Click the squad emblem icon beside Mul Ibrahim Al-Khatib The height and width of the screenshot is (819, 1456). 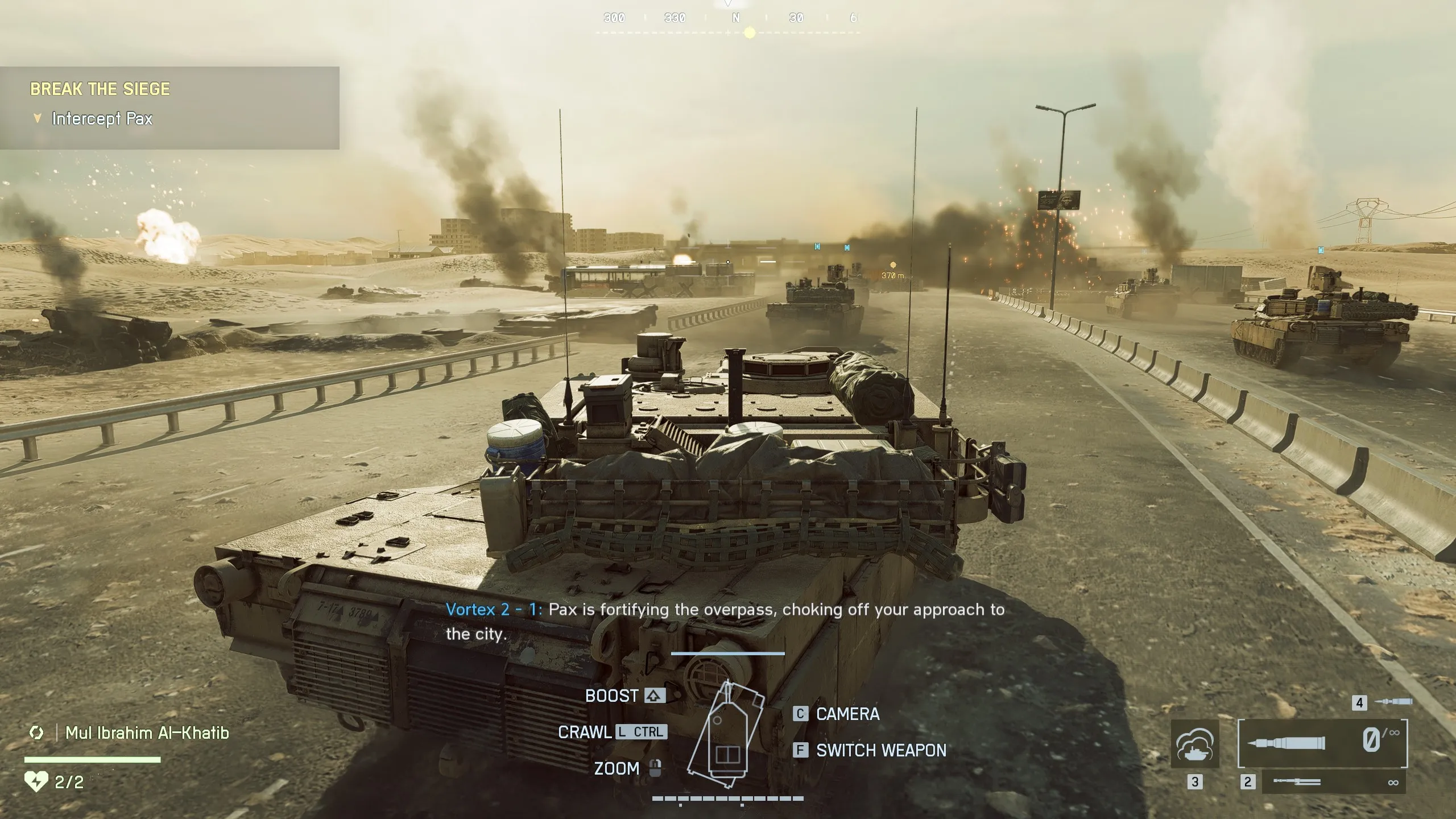(x=36, y=733)
